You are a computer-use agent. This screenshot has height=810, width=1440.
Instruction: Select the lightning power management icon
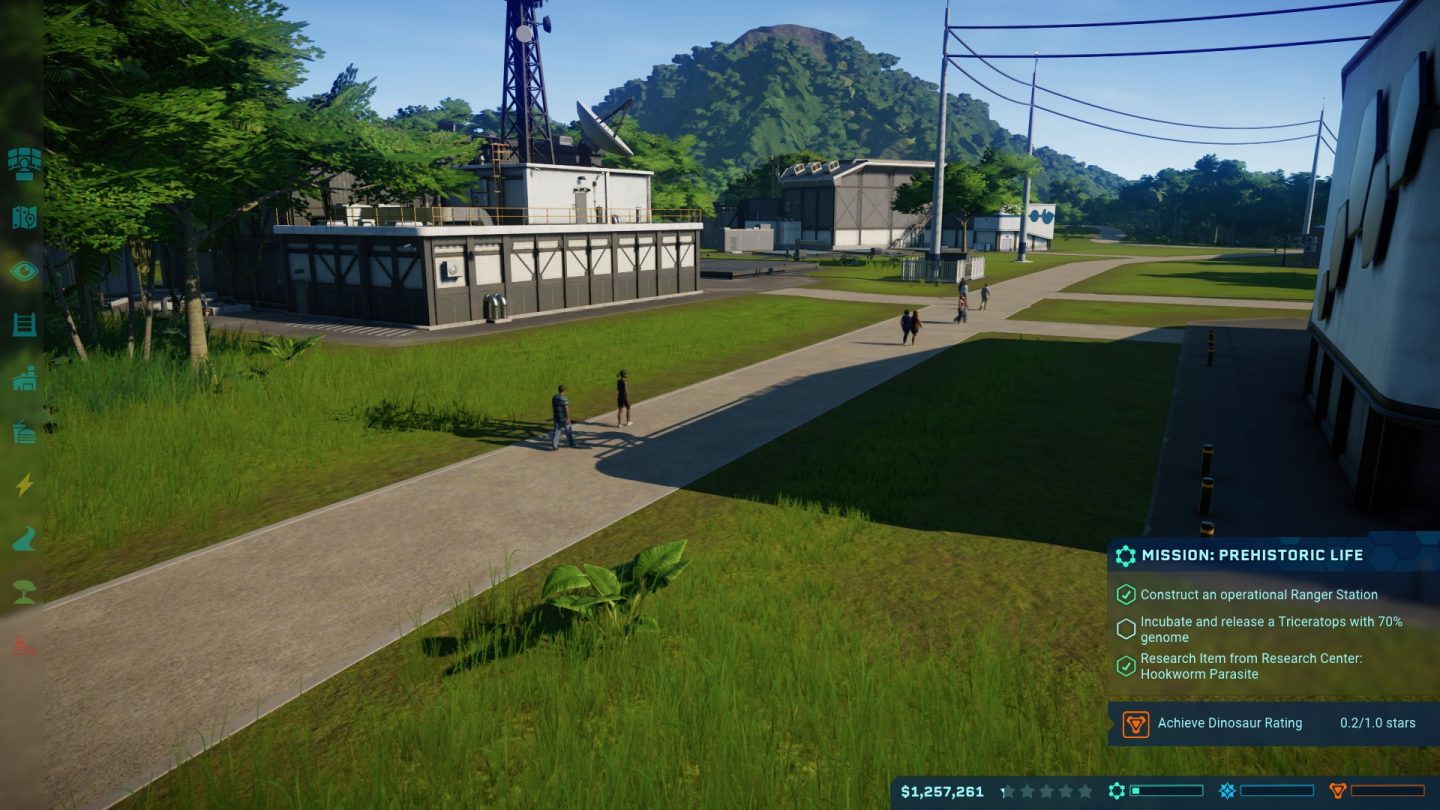click(x=24, y=486)
